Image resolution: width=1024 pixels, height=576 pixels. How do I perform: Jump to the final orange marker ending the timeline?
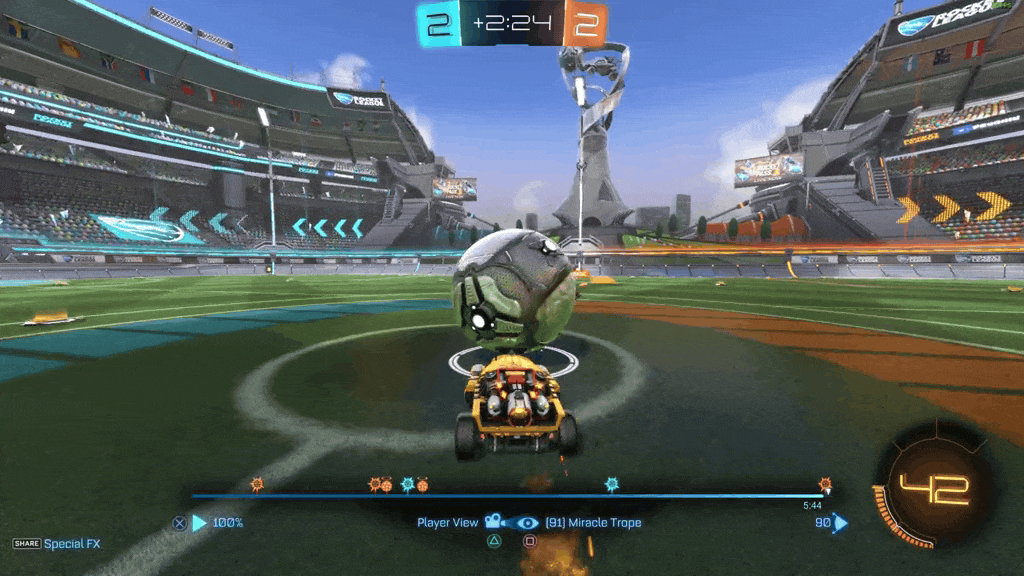click(825, 484)
